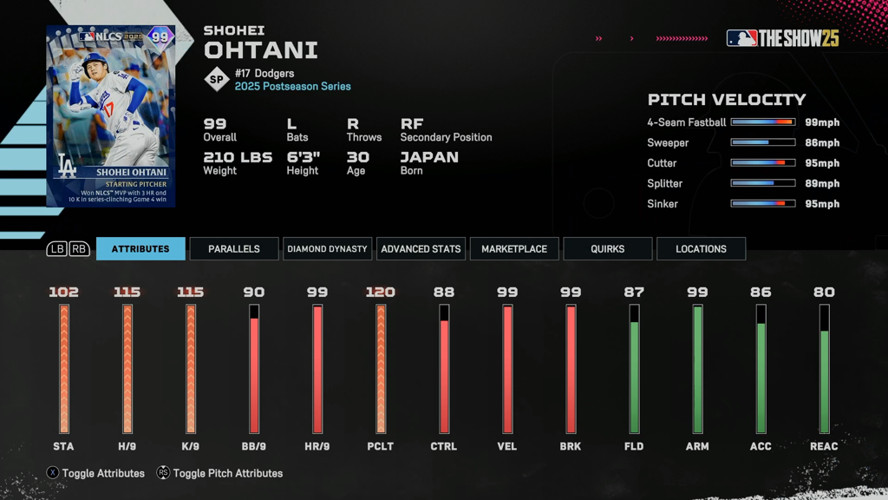This screenshot has height=500, width=888.
Task: Show the Advanced Stats tab
Action: 421,249
